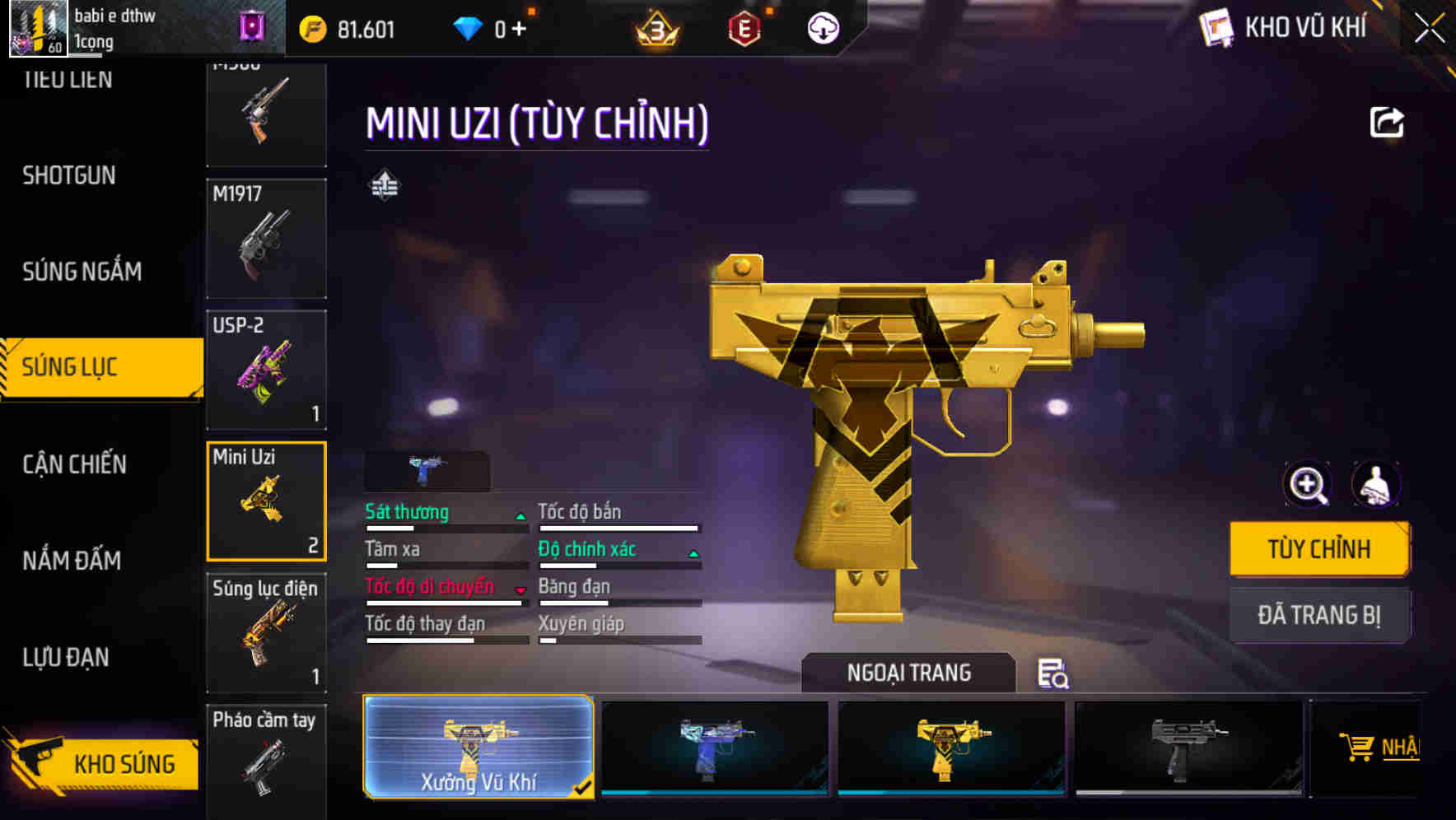Open the skin list search icon
This screenshot has width=1456, height=820.
pos(1052,673)
